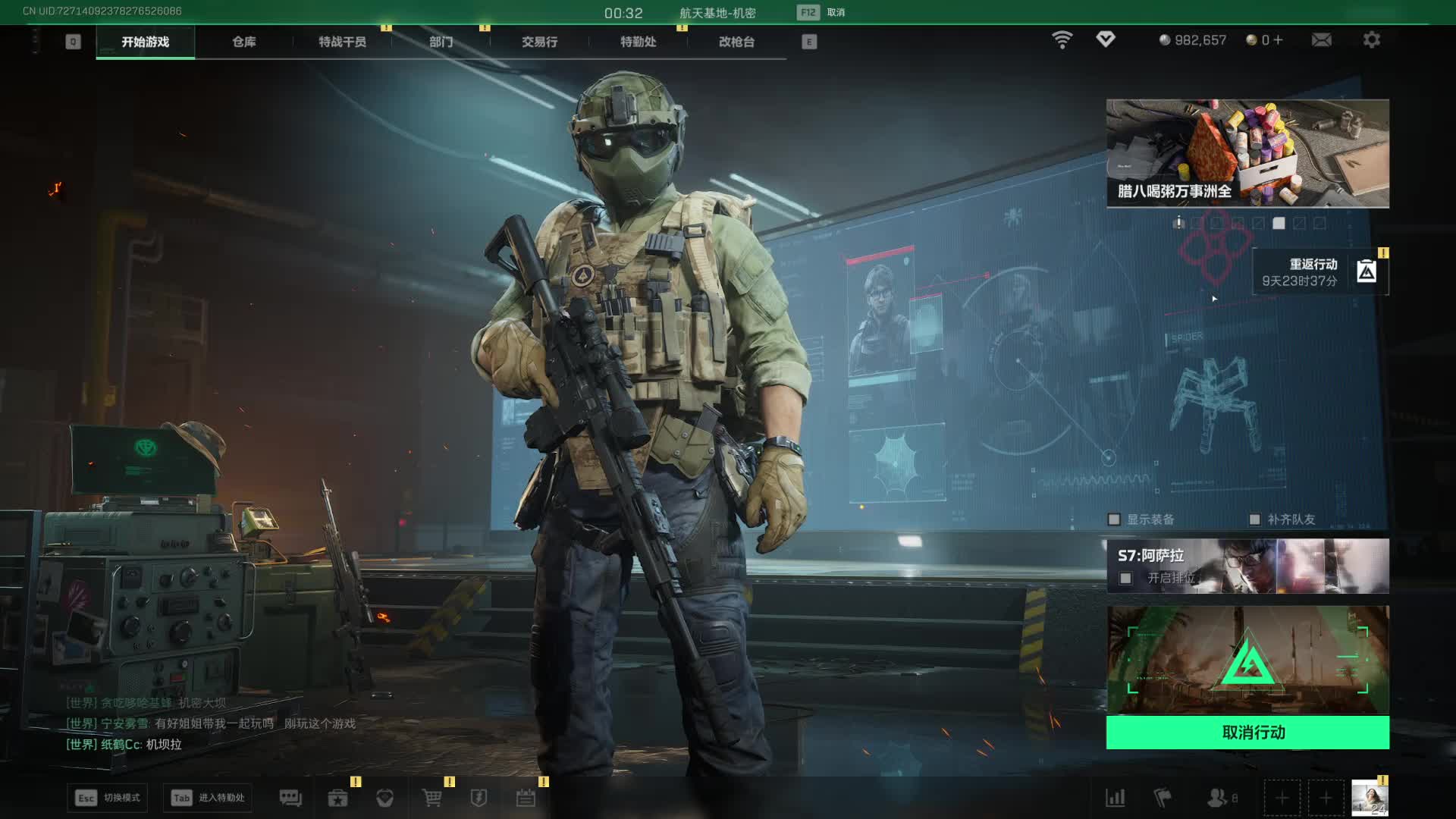Open the 重返行动 event panel
Viewport: 1456px width, 819px height.
click(x=1319, y=271)
